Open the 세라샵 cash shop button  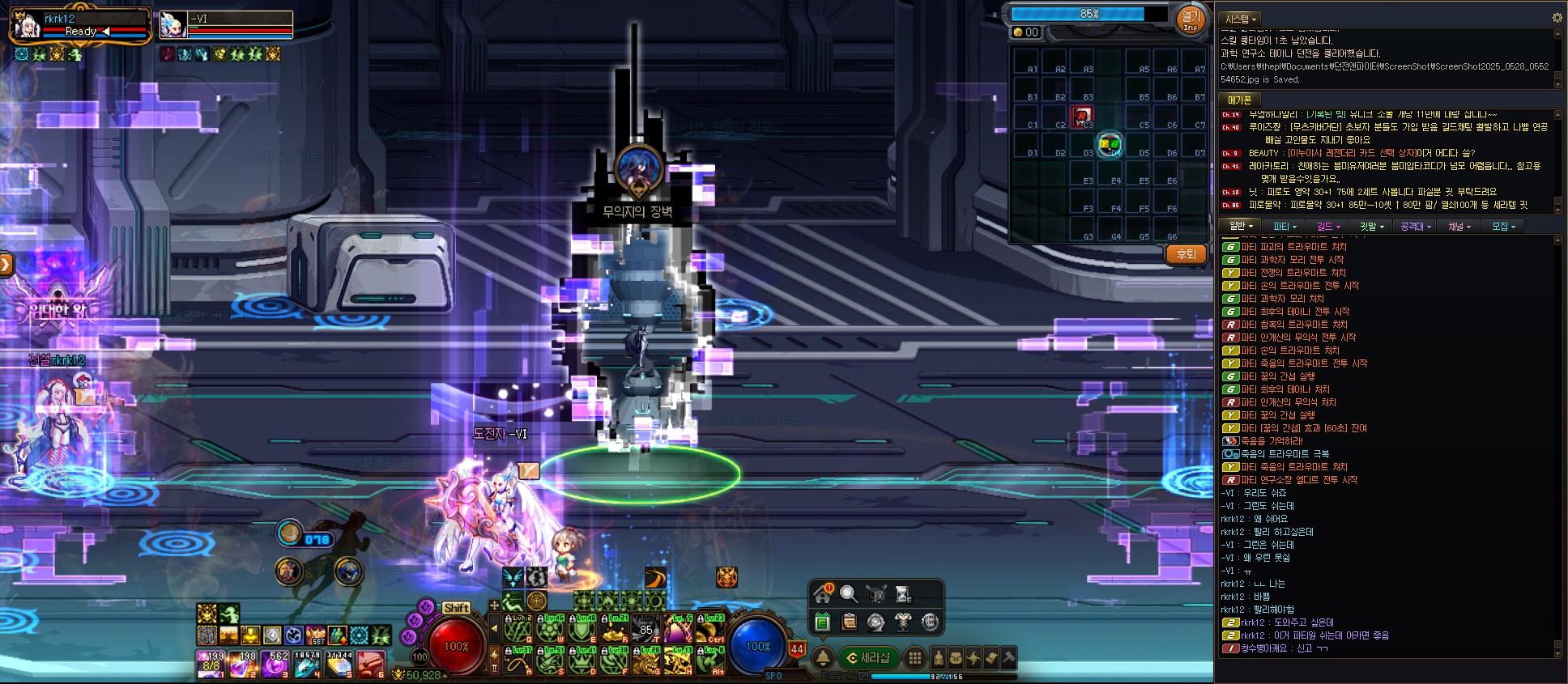tap(869, 658)
